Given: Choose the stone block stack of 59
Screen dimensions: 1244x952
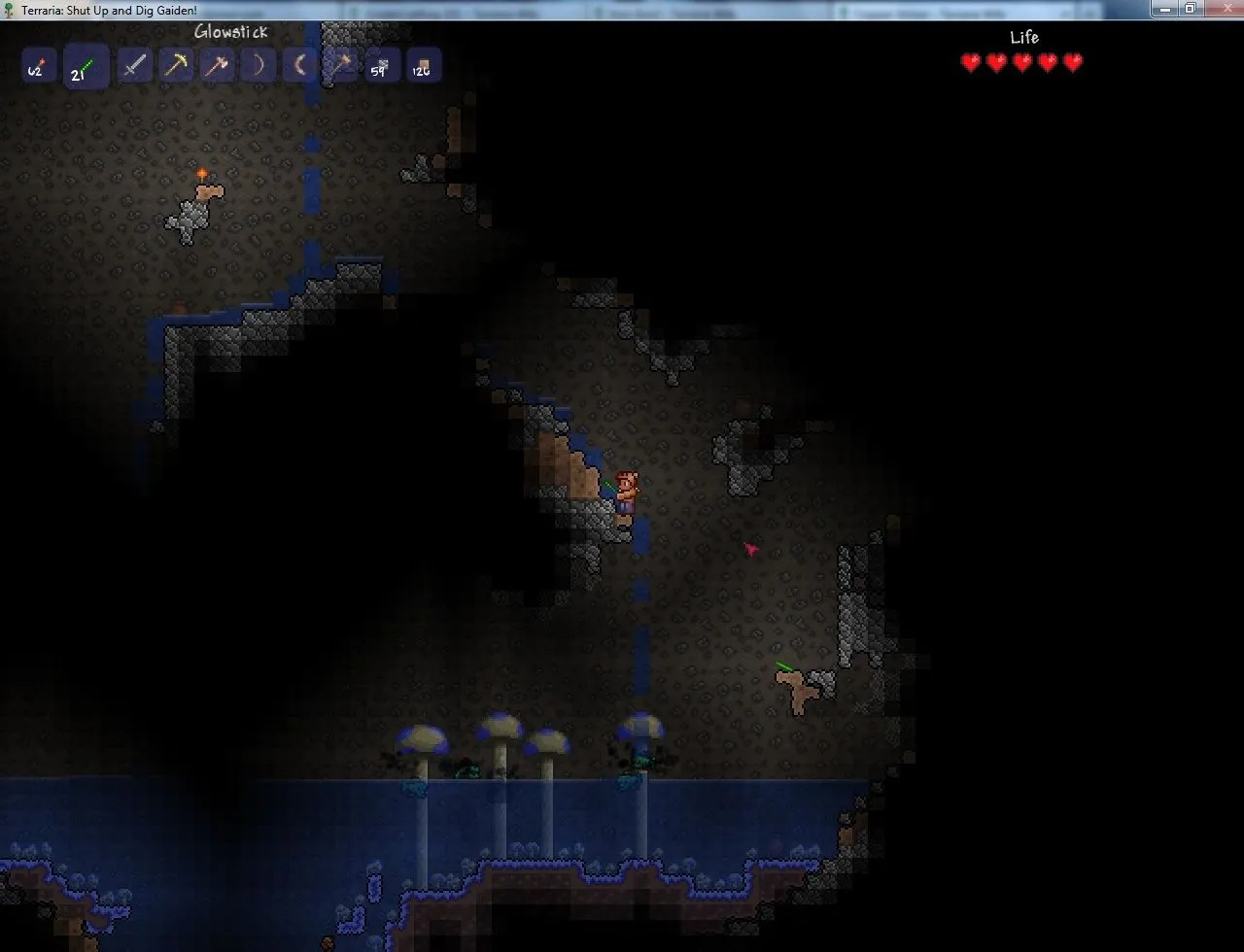Looking at the screenshot, I should click(x=382, y=66).
